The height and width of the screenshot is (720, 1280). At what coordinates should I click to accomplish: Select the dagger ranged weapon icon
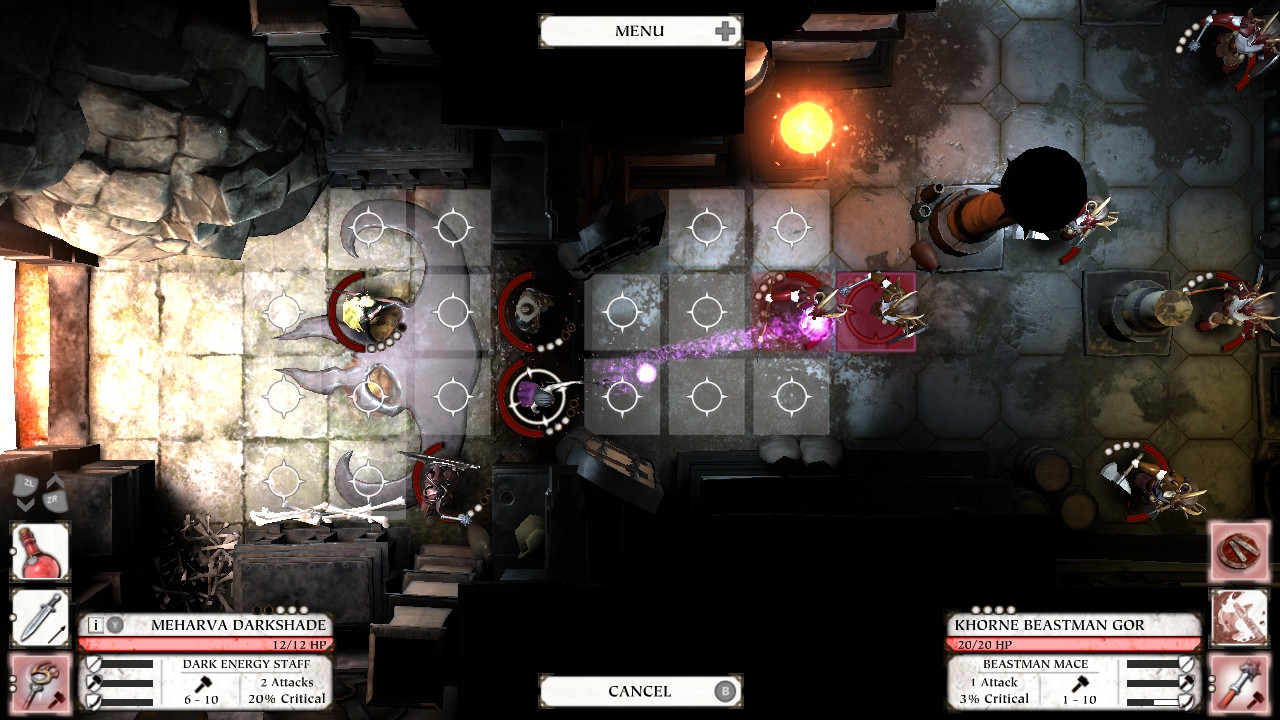point(42,617)
